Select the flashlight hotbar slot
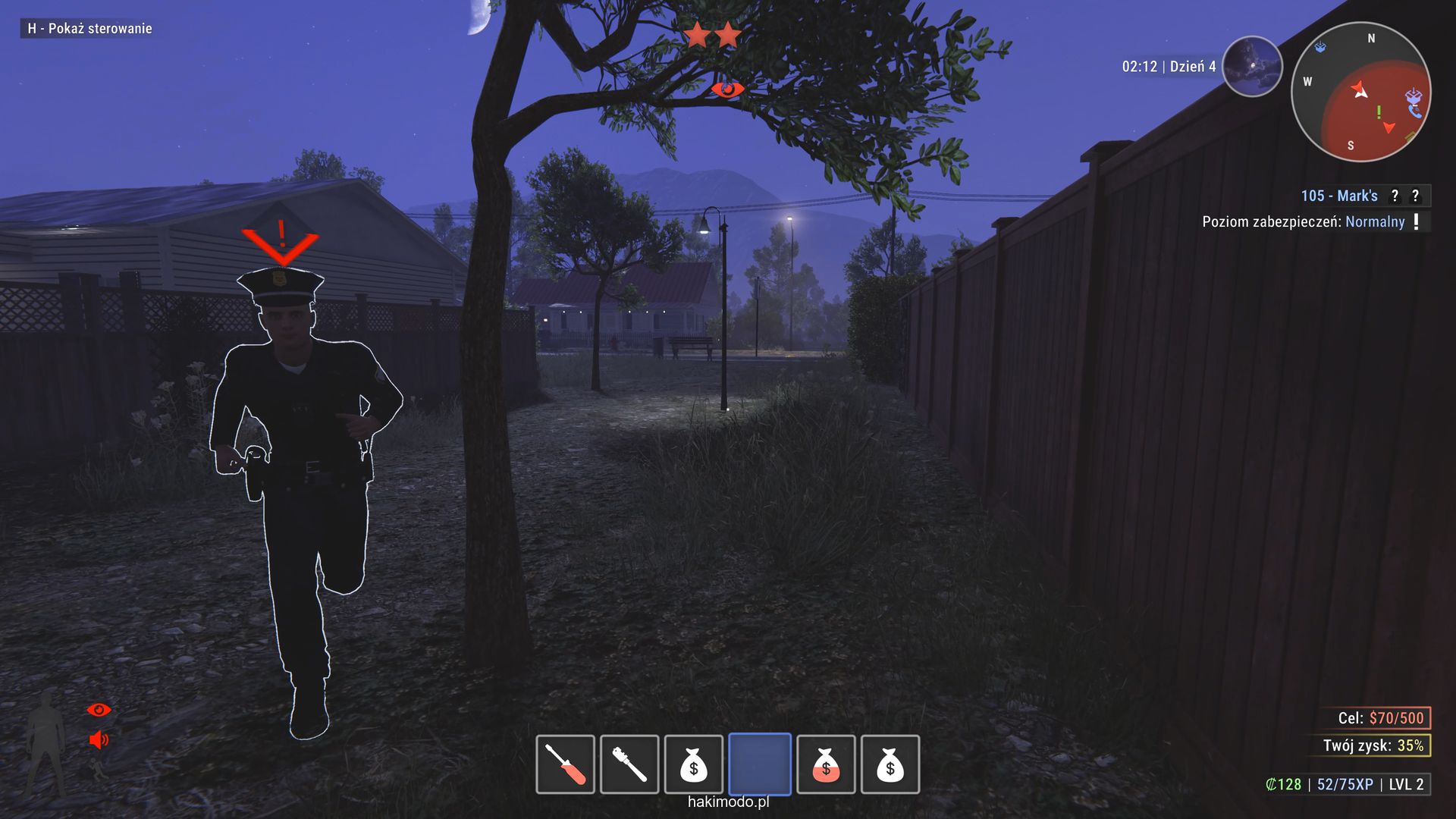 point(629,764)
